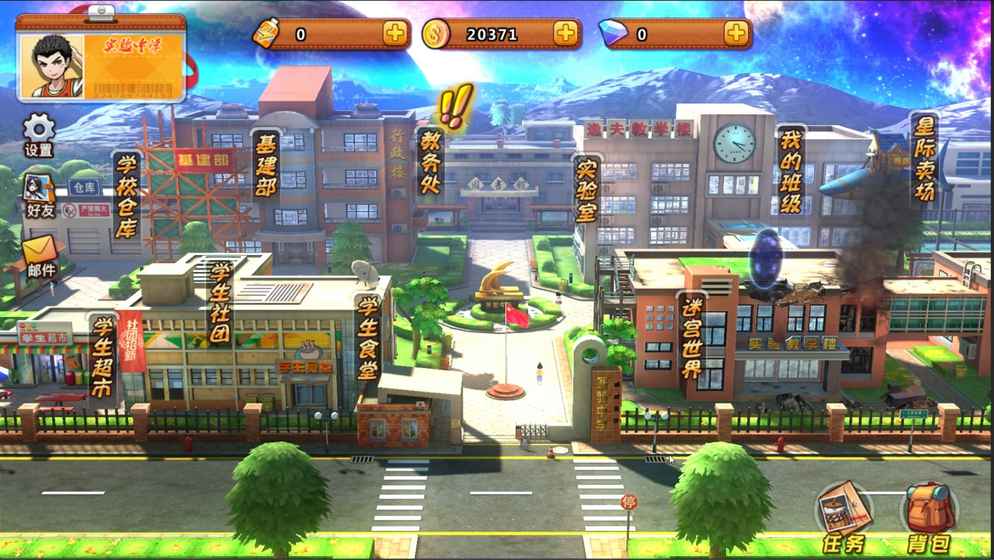Open the 设置 settings gear
This screenshot has height=560, width=994.
click(x=39, y=135)
